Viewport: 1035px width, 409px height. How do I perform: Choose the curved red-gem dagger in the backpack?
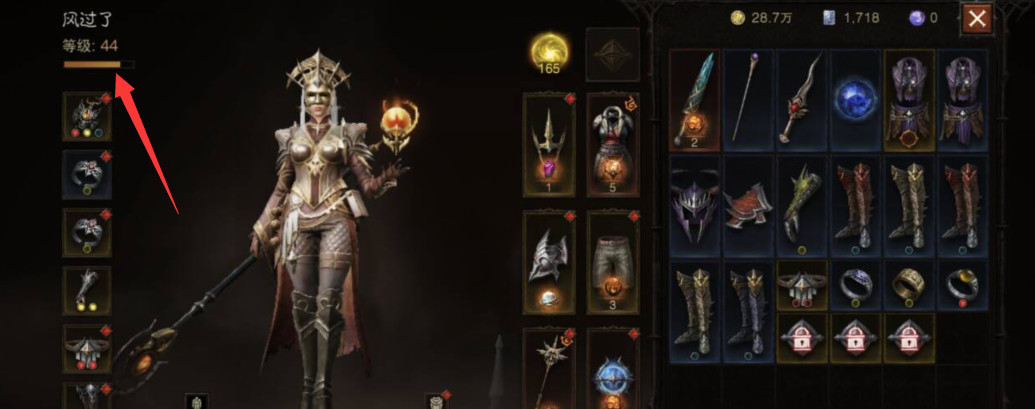[802, 98]
